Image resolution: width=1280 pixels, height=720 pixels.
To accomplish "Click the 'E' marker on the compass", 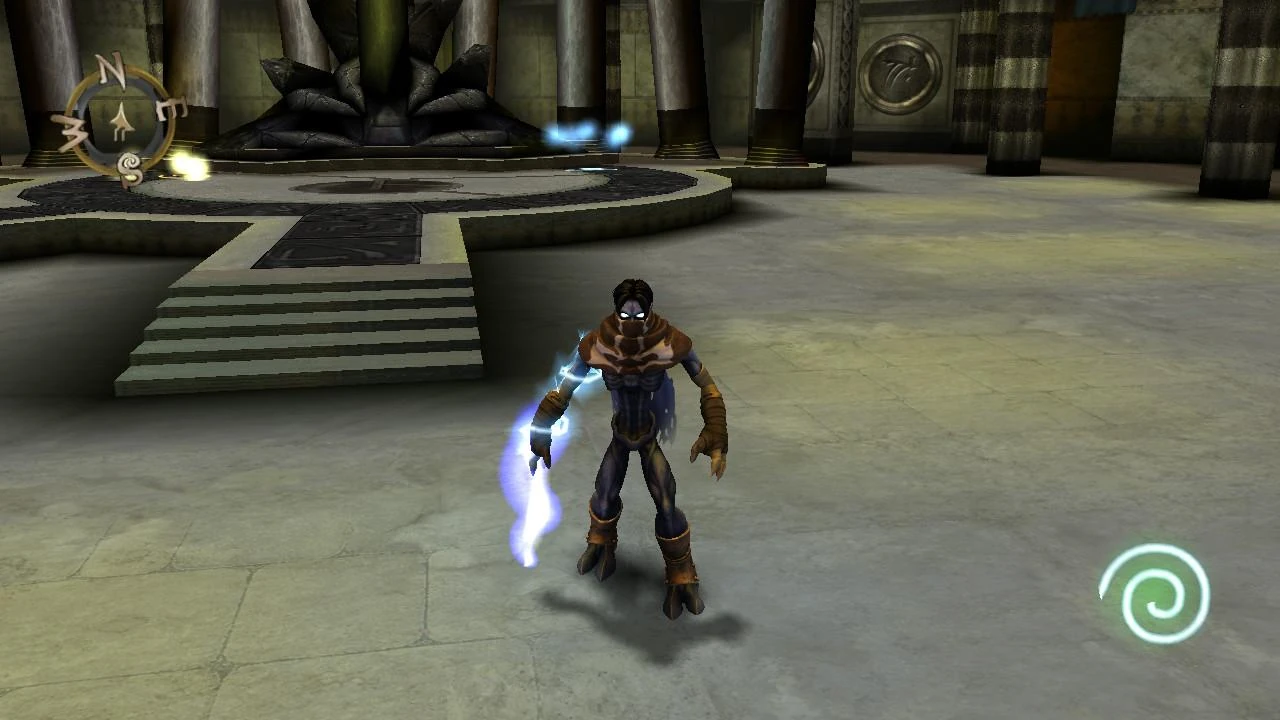I will (x=172, y=108).
